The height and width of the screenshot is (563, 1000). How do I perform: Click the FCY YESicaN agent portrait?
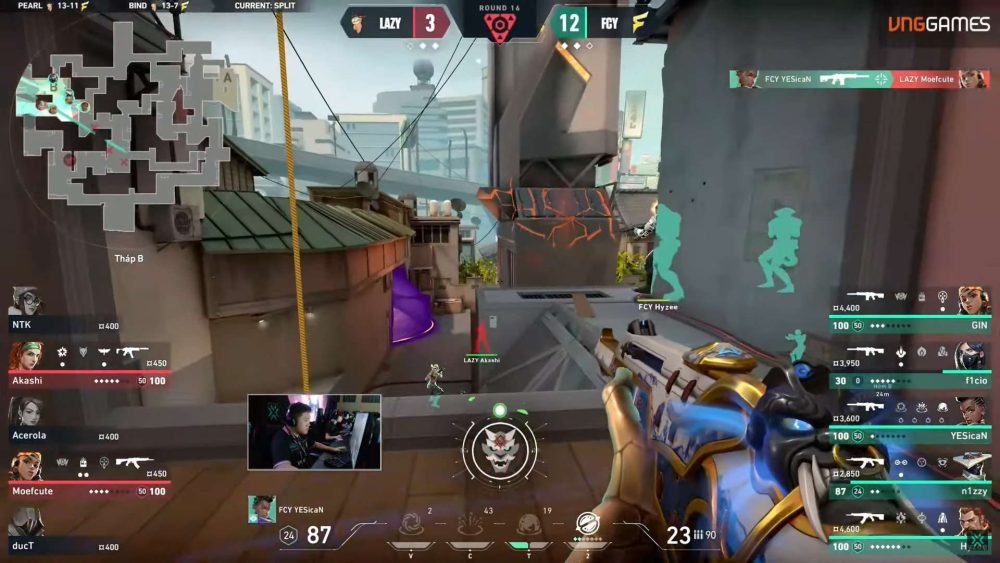(x=262, y=509)
